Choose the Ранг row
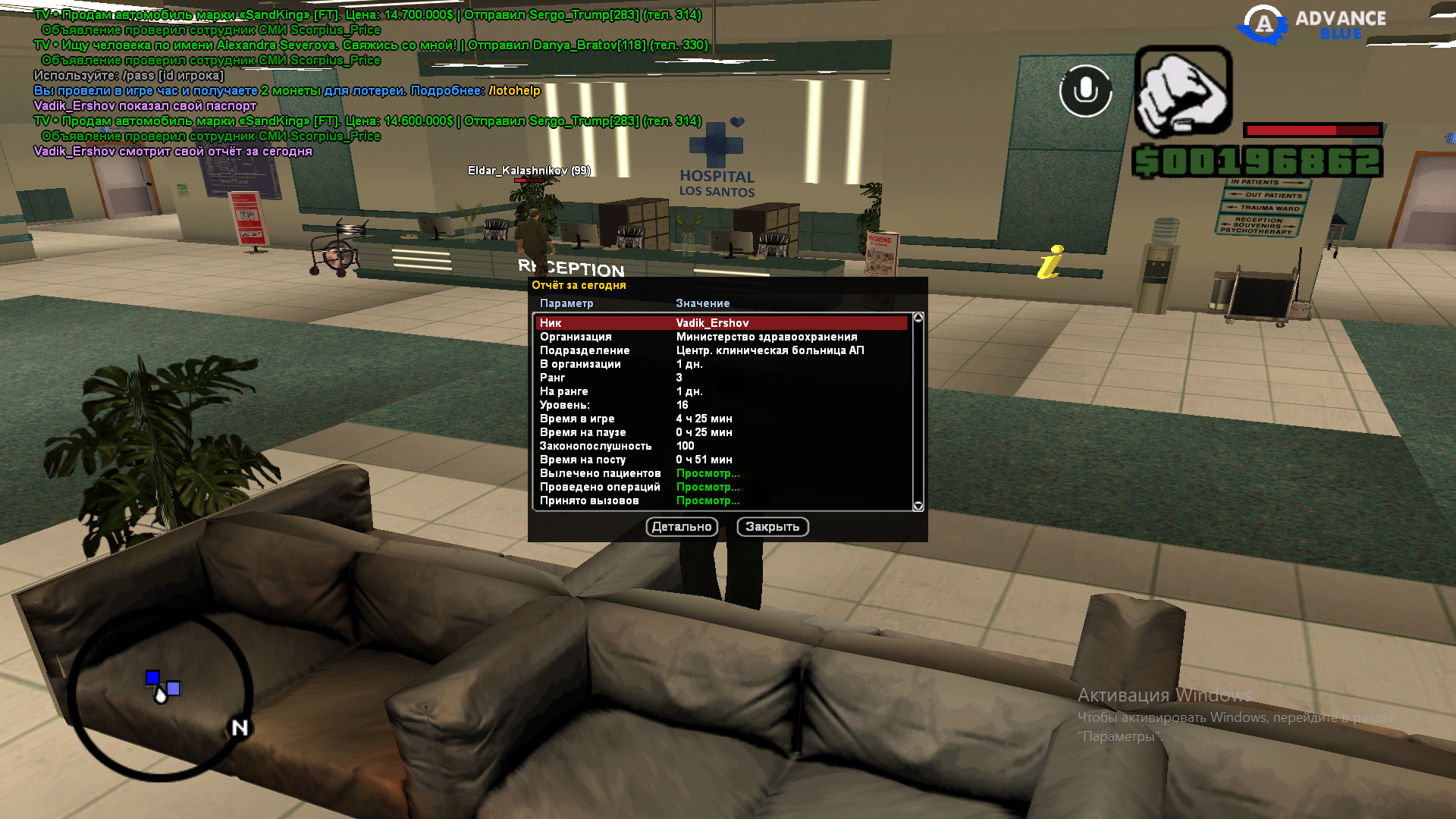Viewport: 1456px width, 819px height. 720,378
